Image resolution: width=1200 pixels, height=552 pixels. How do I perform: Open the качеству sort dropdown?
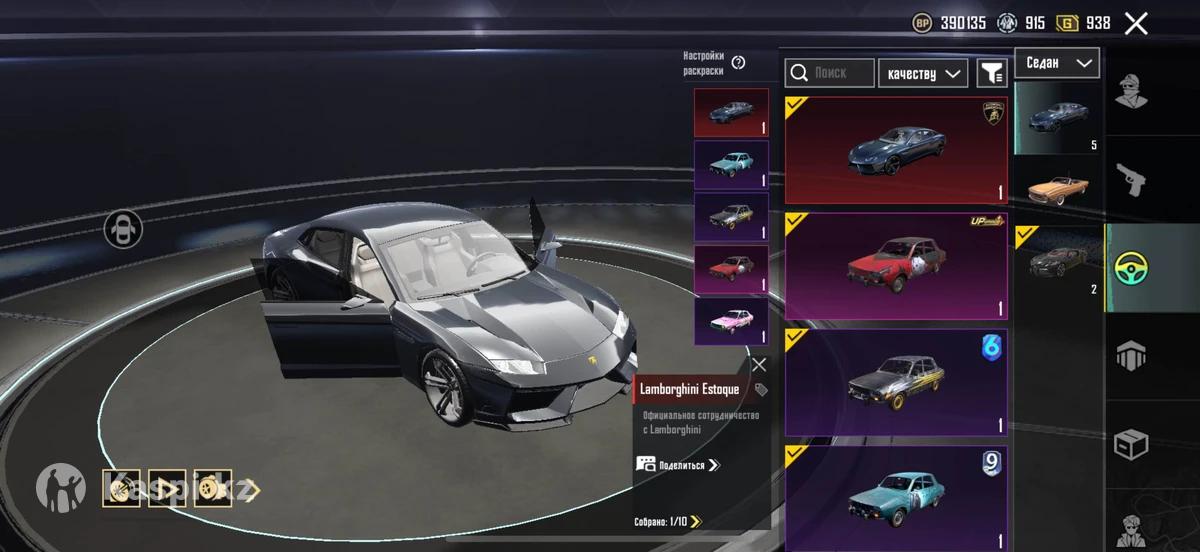pos(923,73)
